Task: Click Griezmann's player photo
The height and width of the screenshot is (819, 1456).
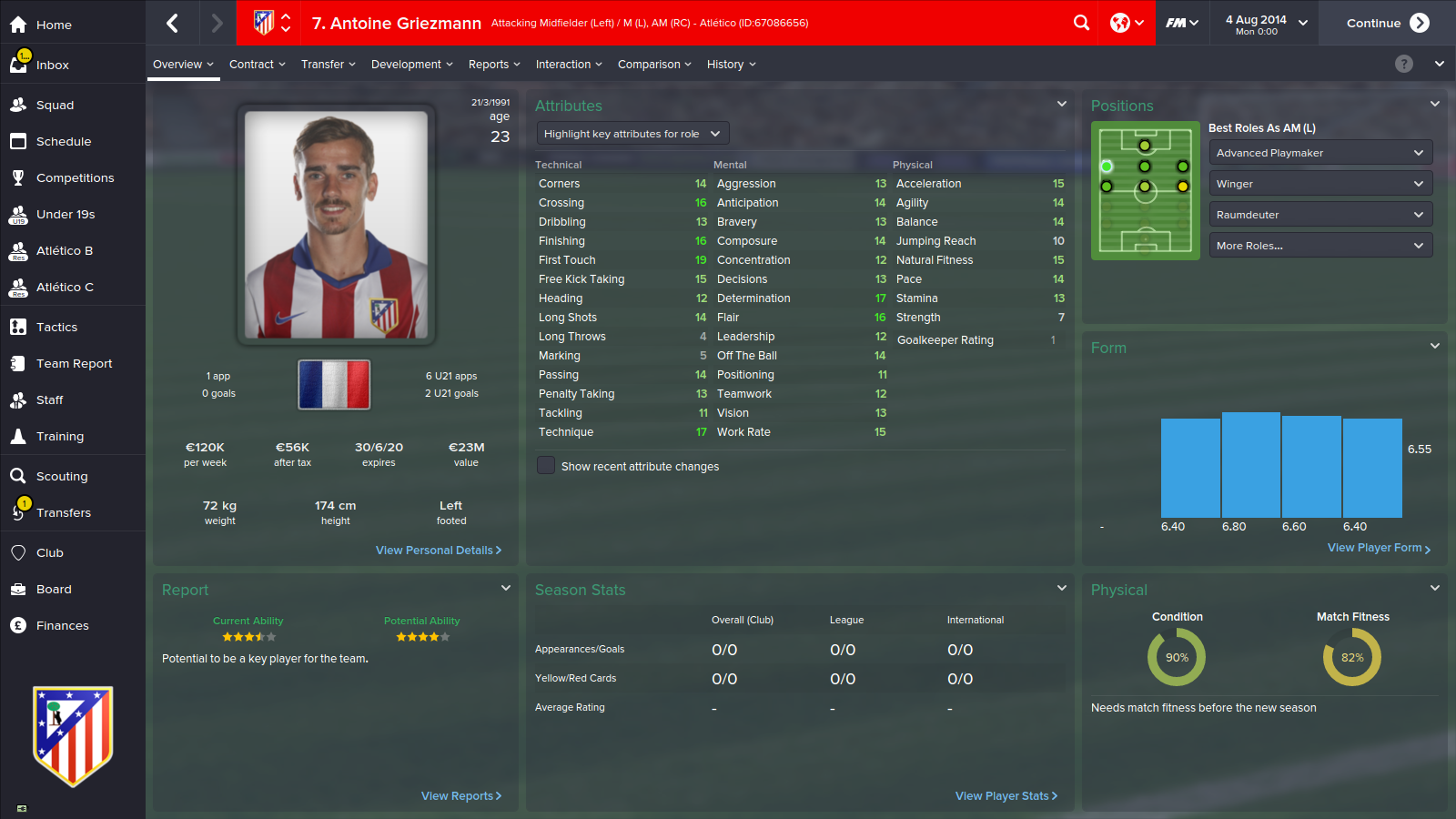Action: coord(334,225)
